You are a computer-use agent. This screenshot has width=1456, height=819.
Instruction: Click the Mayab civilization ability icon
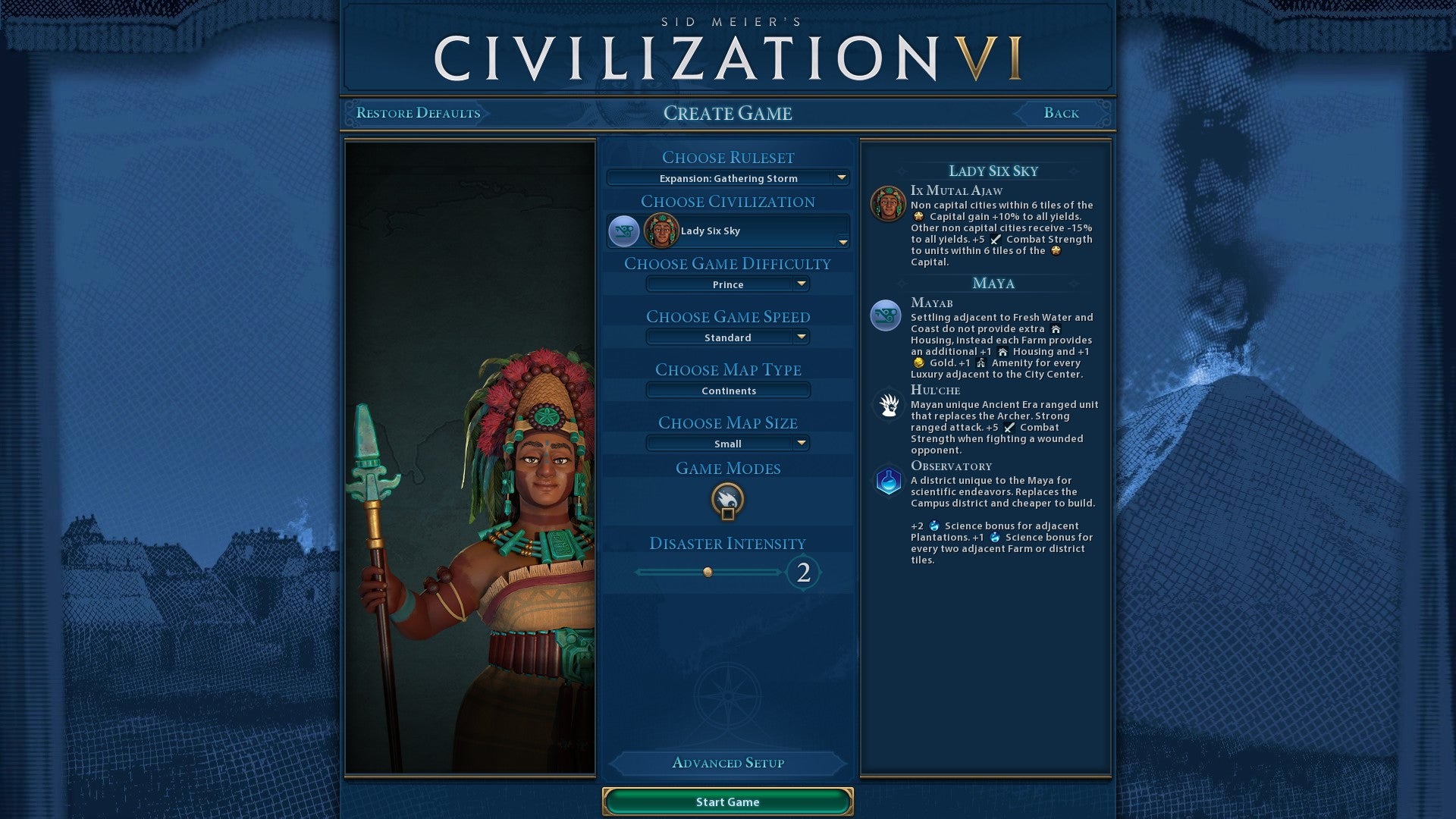(x=886, y=315)
